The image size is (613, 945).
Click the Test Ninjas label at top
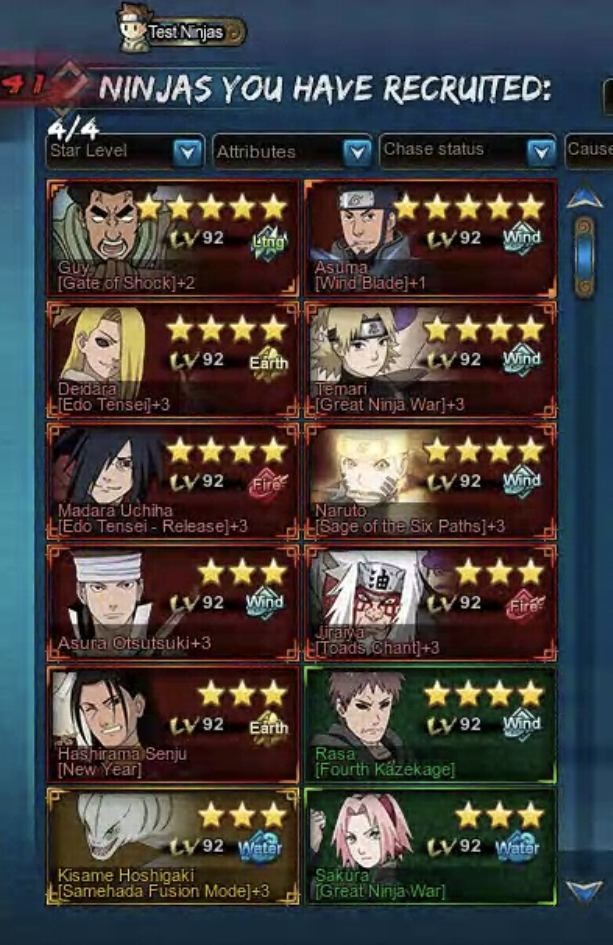click(x=185, y=32)
